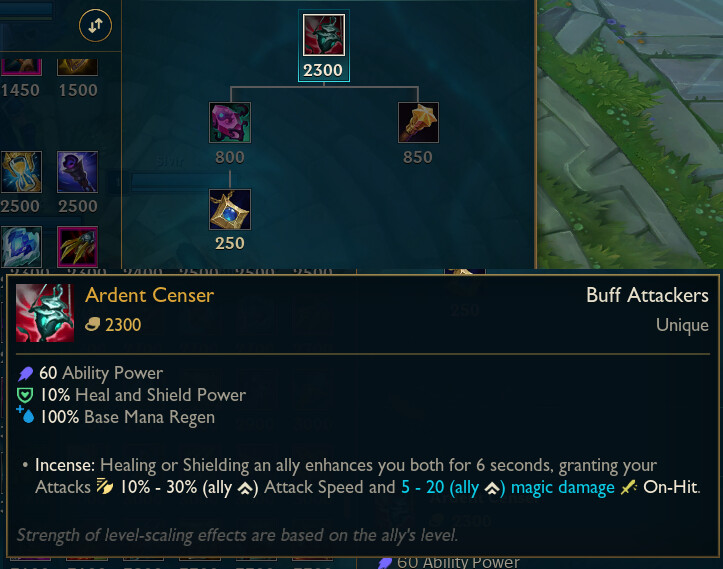This screenshot has height=569, width=723.
Task: Toggle the item sort order button
Action: [95, 27]
